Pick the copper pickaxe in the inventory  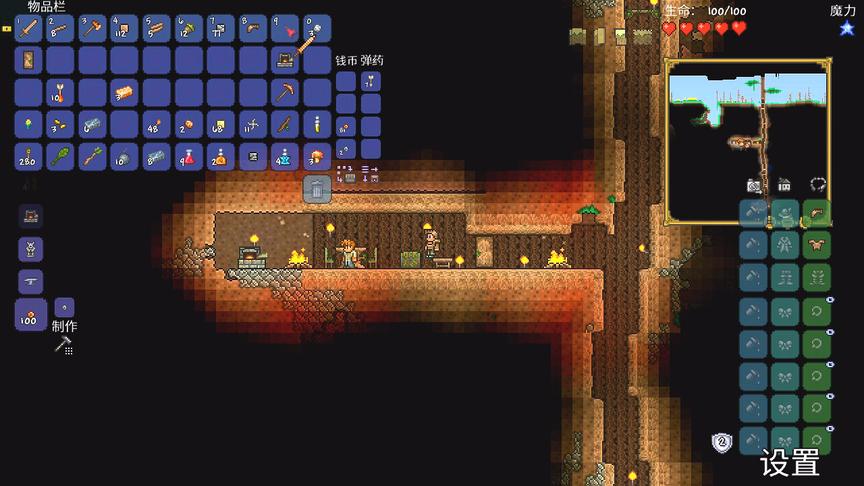285,92
